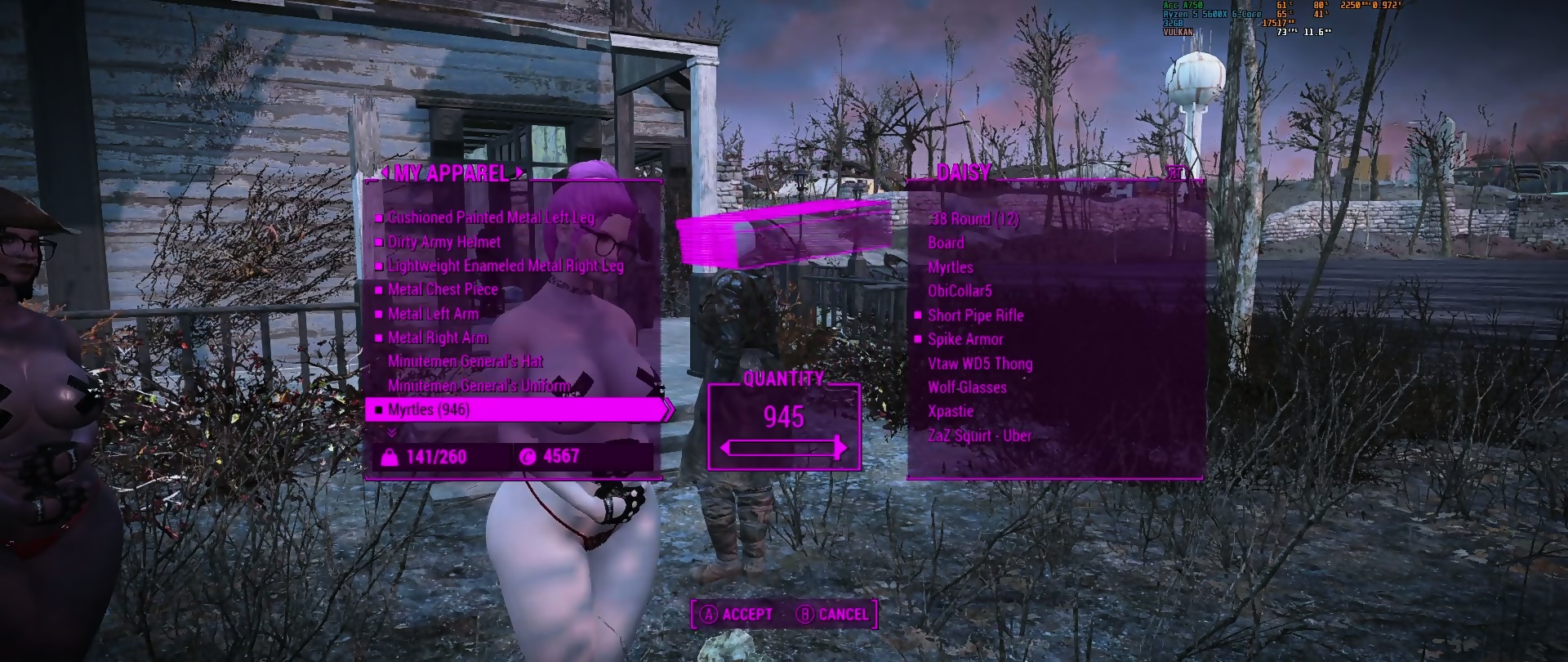
Task: Select Metal Left Arm in my apparel
Action: click(x=433, y=314)
